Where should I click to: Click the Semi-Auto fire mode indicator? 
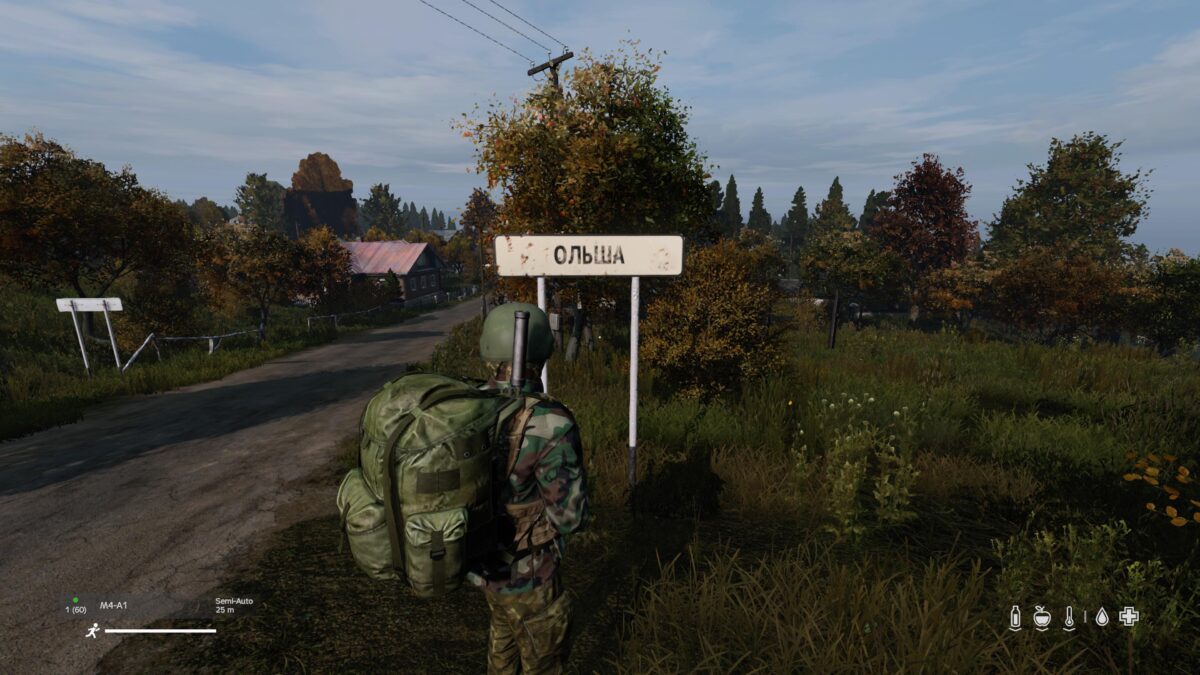point(234,601)
